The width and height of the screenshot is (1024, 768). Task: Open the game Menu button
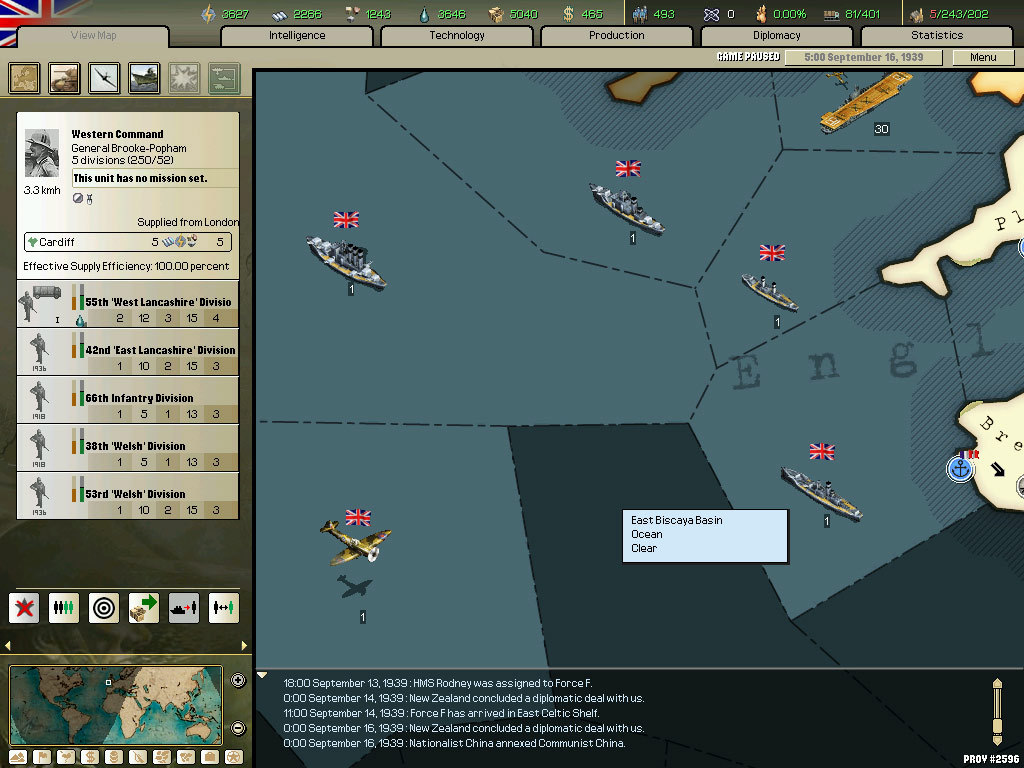[x=983, y=57]
